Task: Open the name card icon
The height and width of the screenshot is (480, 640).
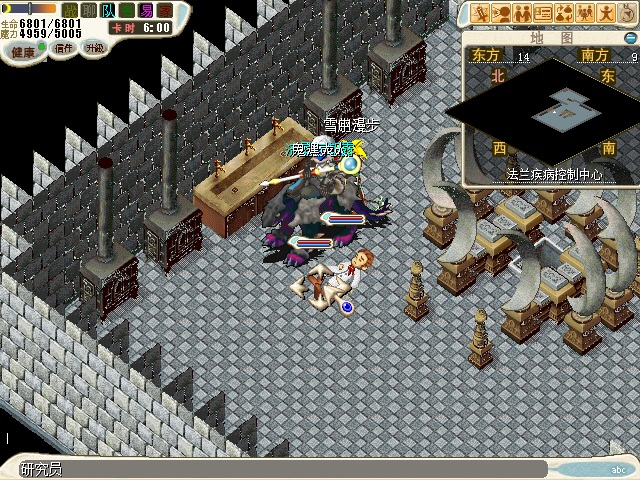Action: coord(543,13)
